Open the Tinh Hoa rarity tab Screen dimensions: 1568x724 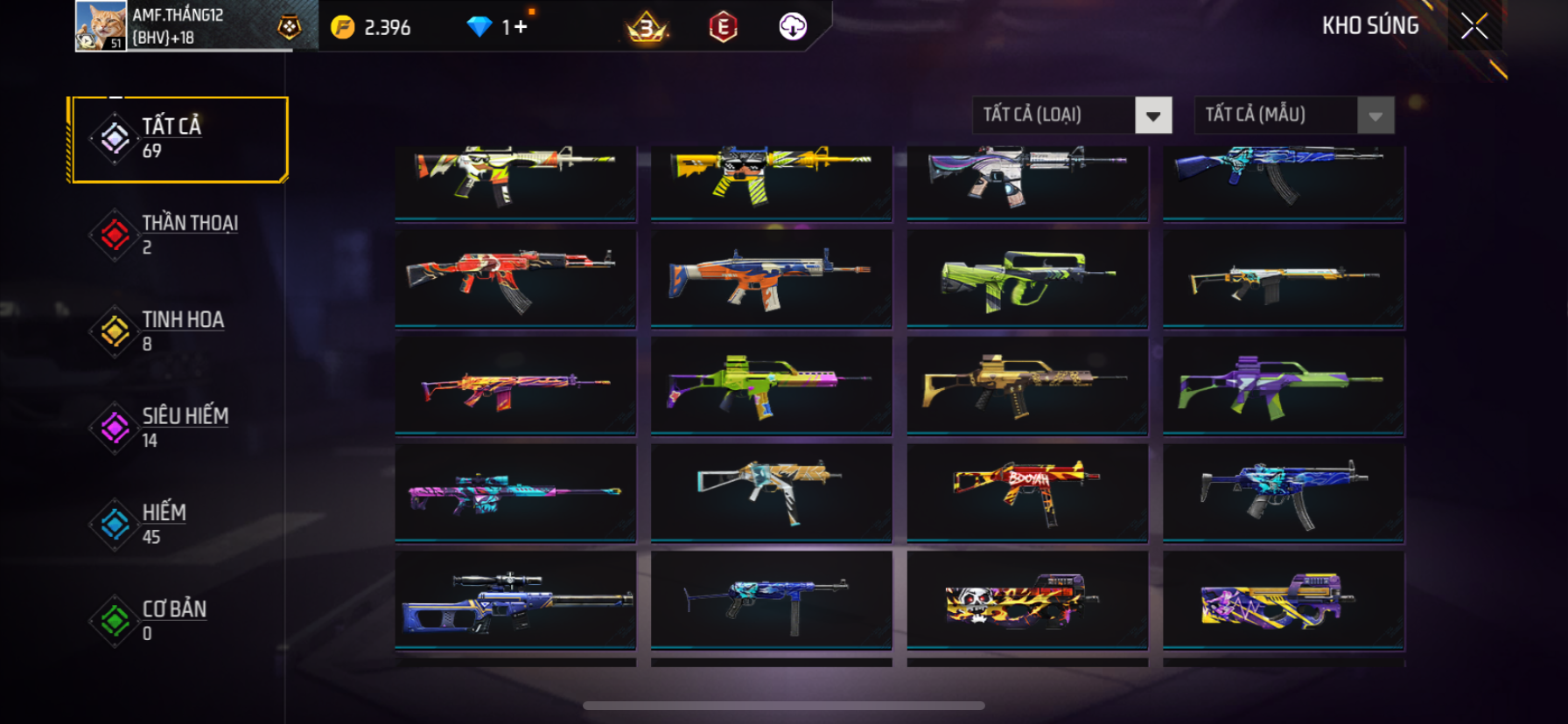[x=179, y=331]
